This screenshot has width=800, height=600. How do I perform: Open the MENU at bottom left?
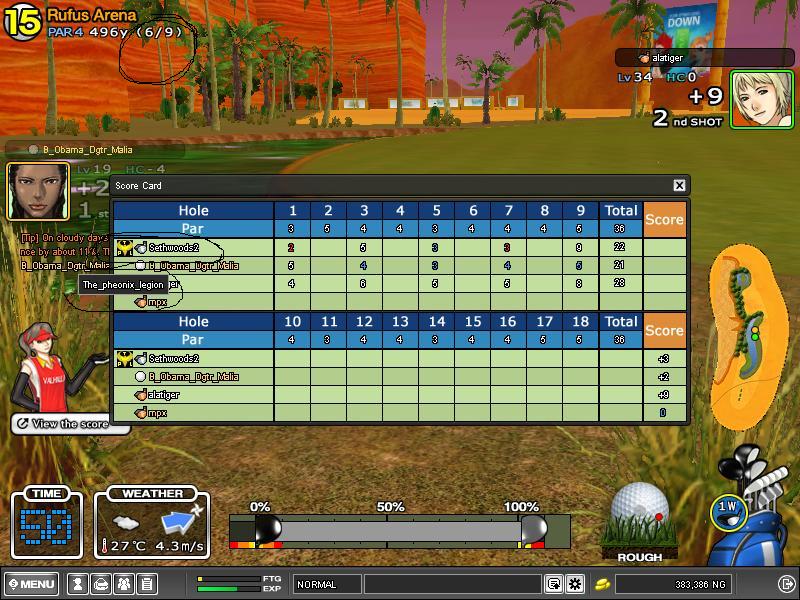click(31, 584)
